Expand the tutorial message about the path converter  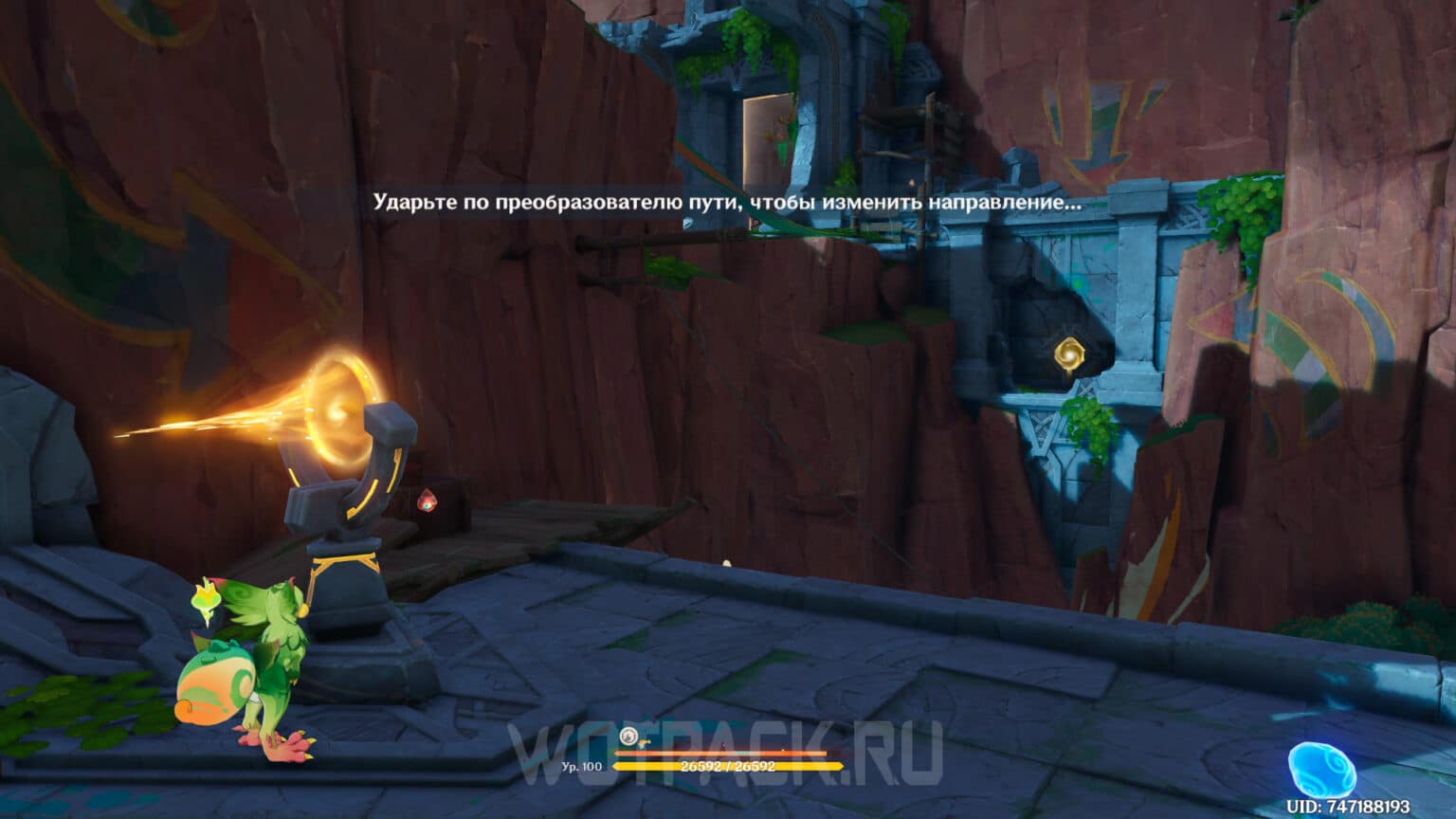[726, 199]
